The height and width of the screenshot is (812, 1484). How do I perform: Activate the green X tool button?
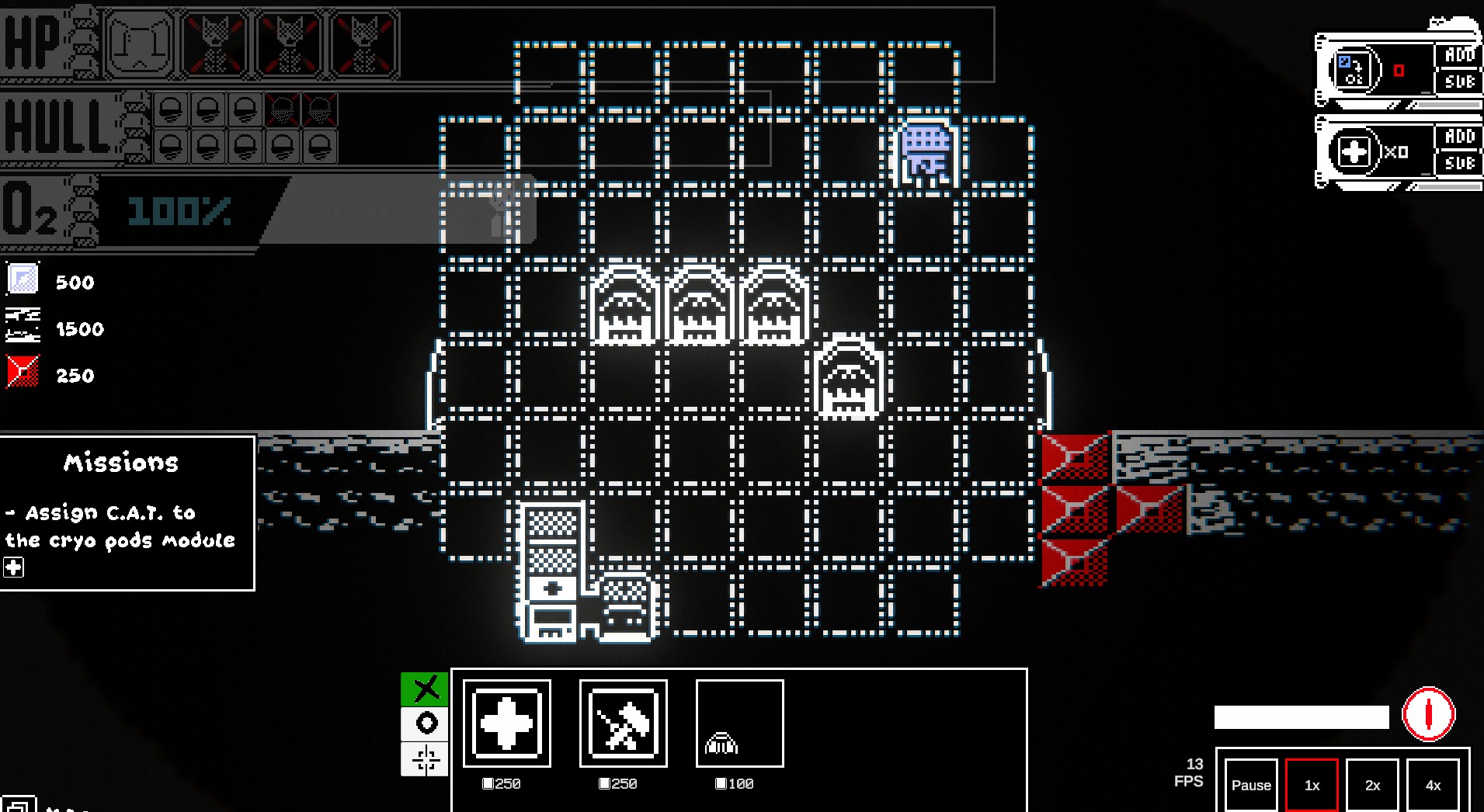[x=425, y=689]
